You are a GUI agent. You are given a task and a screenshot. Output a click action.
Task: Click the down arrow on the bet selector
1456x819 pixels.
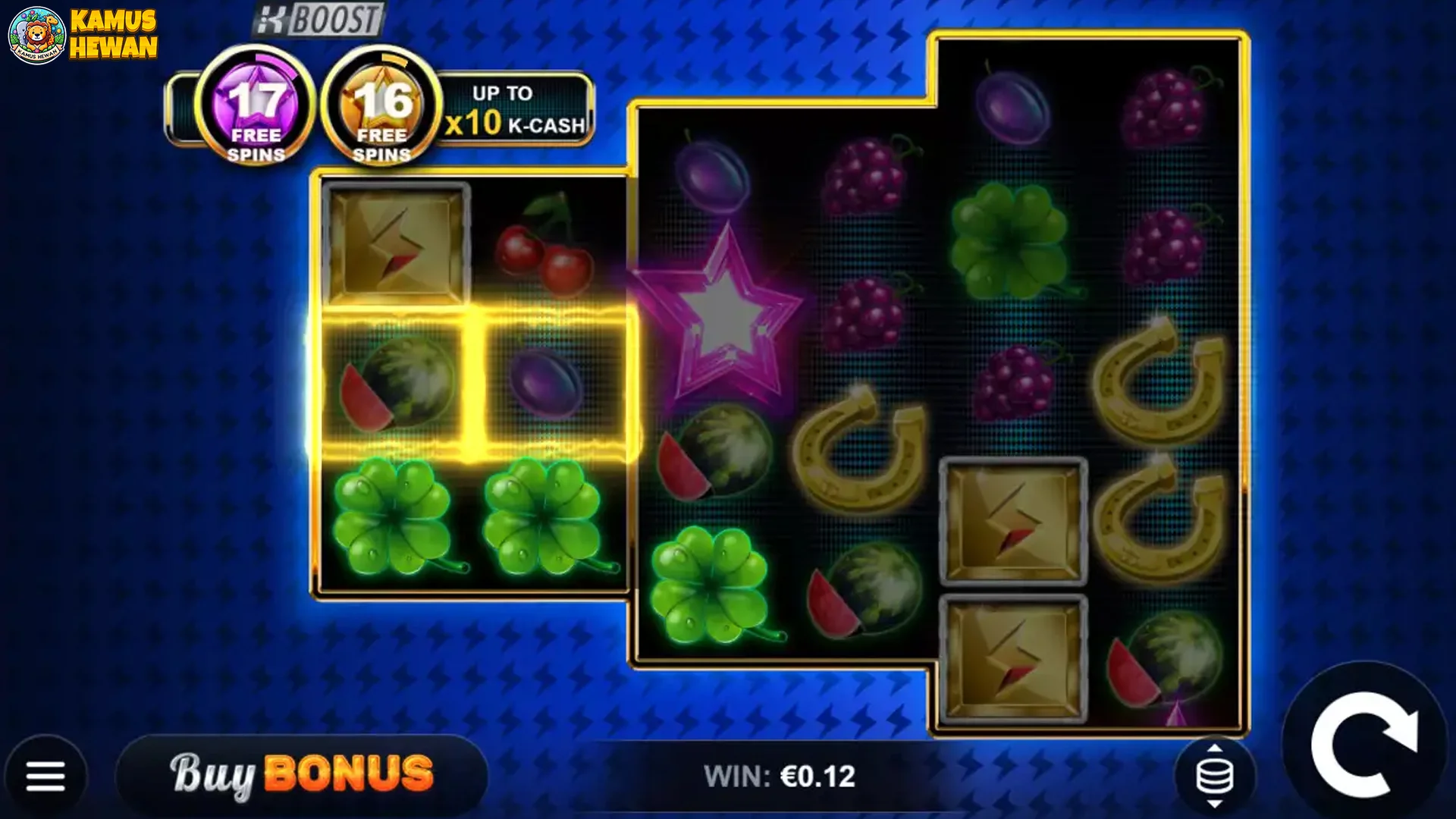1215,804
